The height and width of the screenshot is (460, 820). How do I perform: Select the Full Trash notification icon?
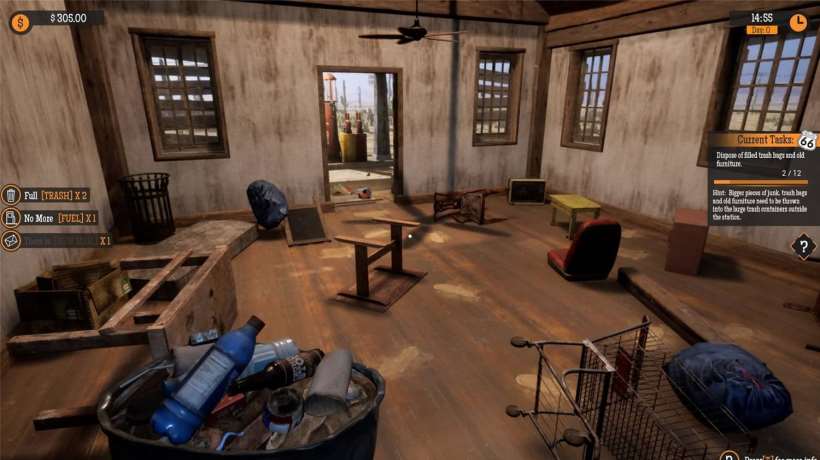[x=11, y=195]
